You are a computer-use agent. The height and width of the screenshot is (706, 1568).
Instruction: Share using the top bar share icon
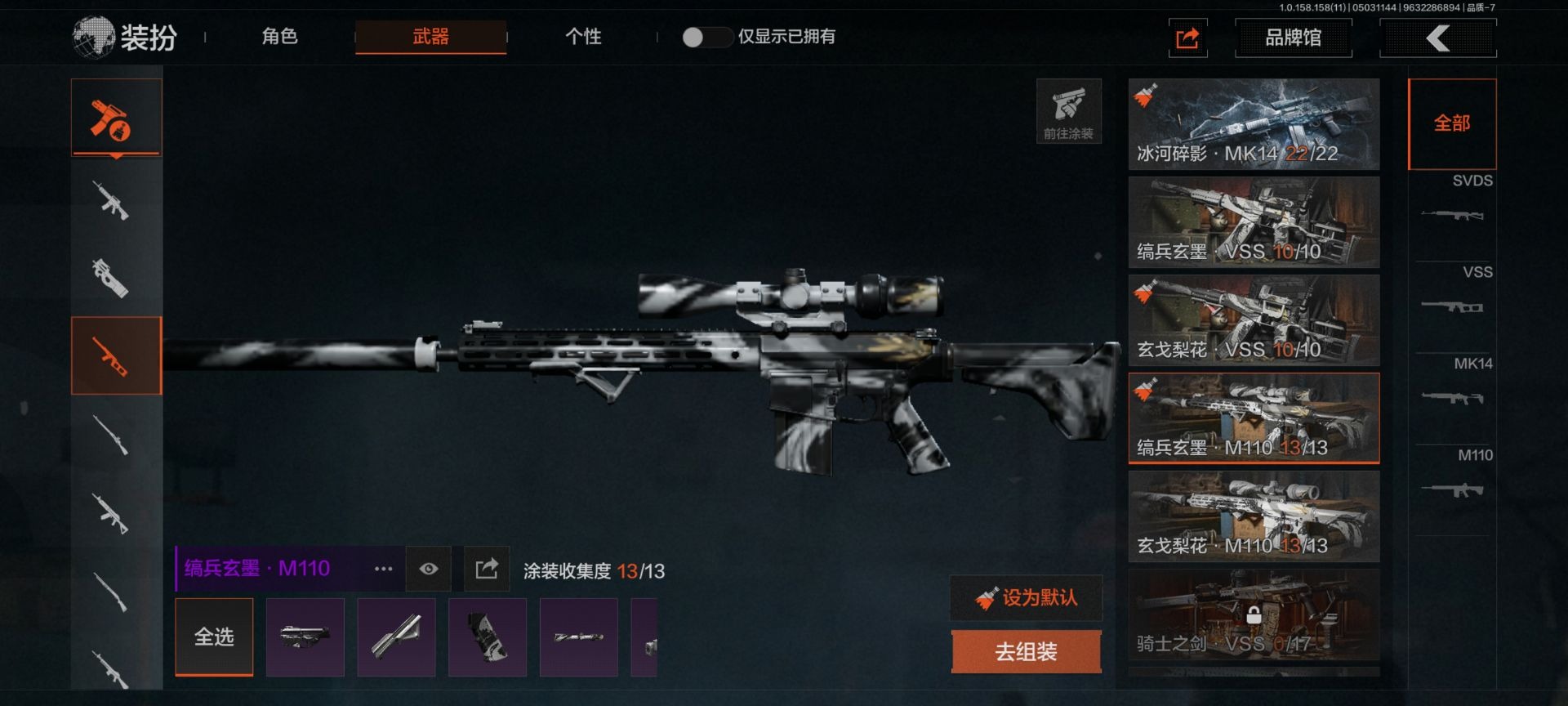coord(1187,38)
